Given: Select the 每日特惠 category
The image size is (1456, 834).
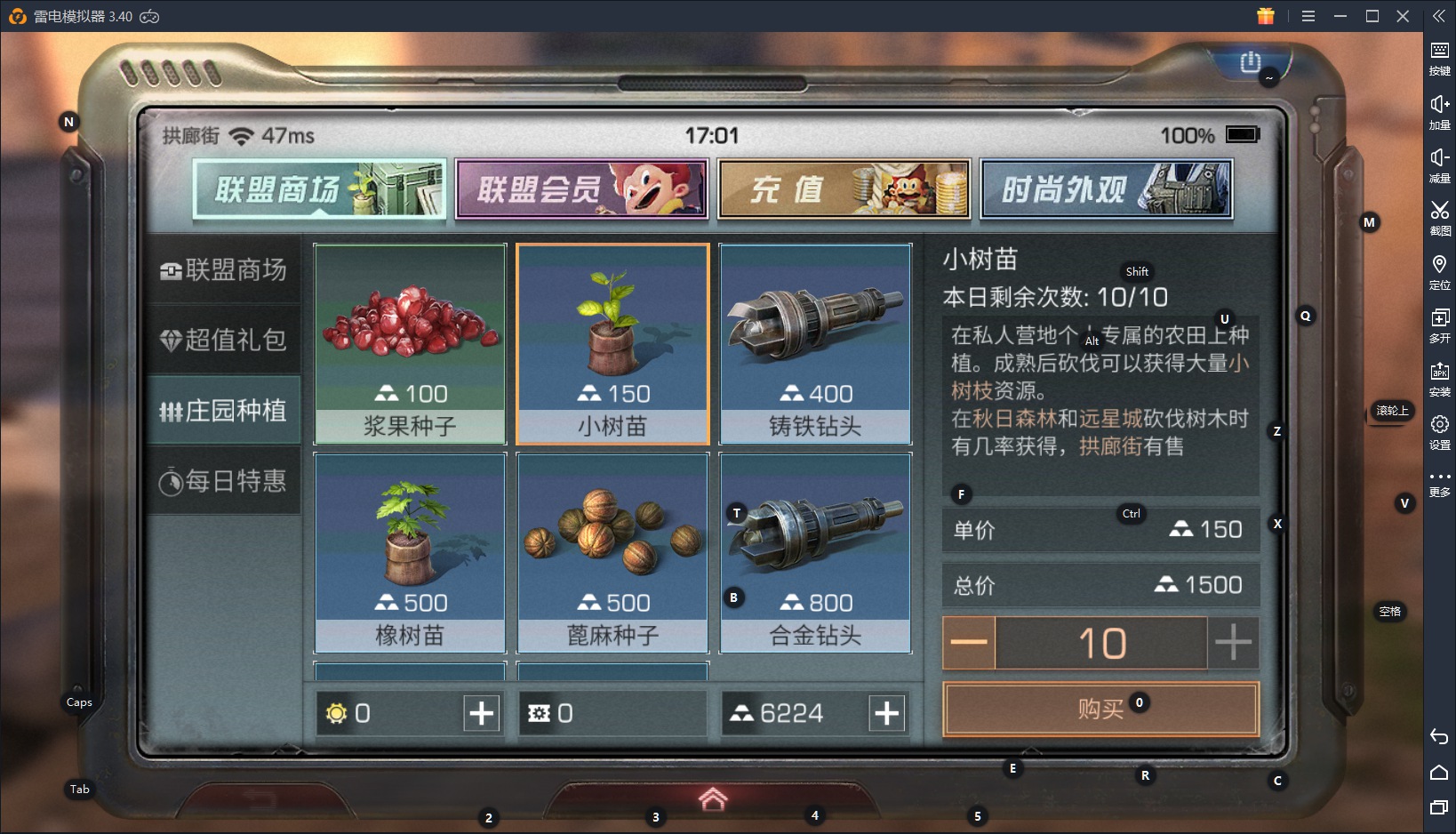Looking at the screenshot, I should click(225, 481).
